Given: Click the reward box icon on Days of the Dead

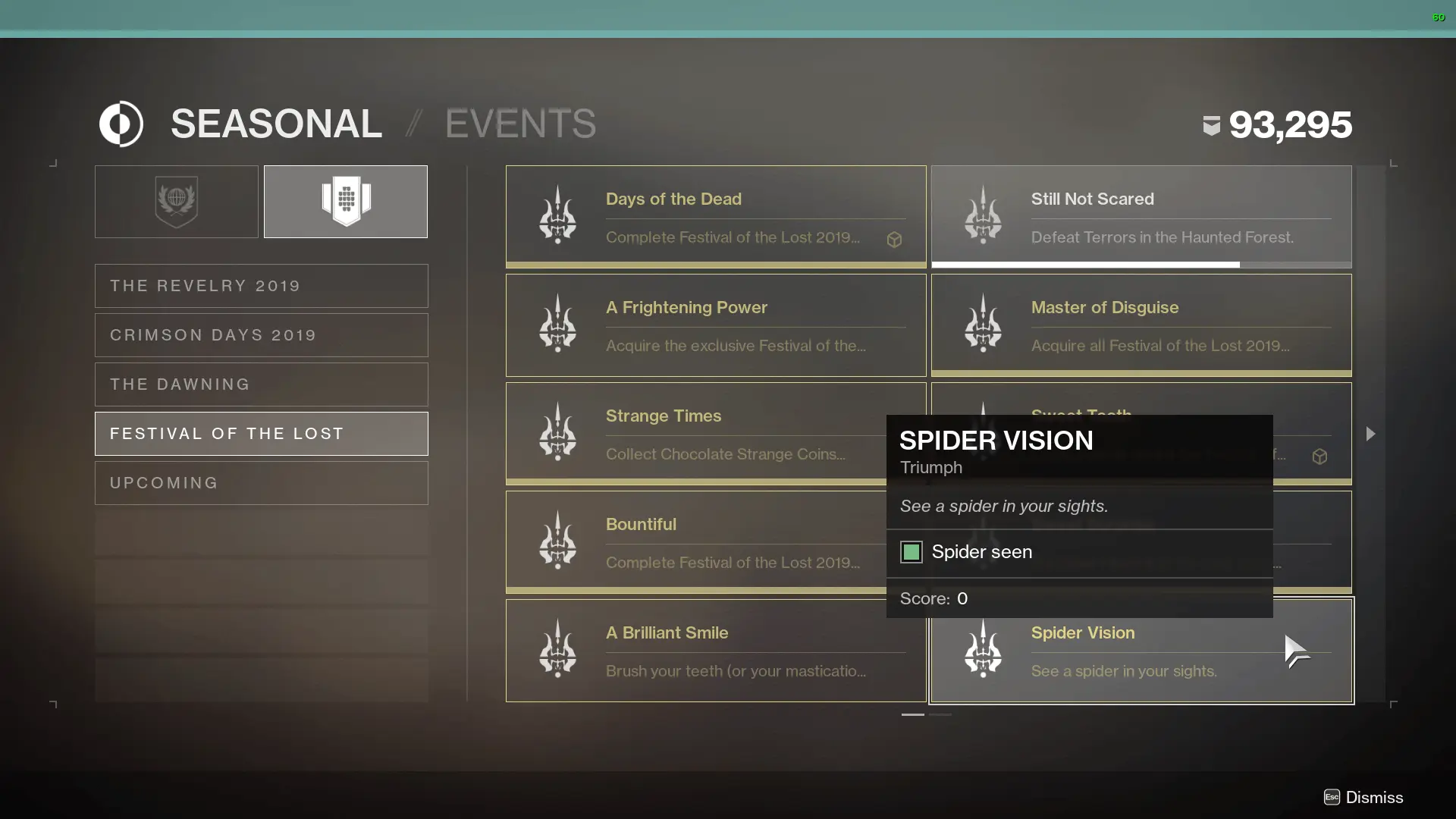Looking at the screenshot, I should 894,240.
